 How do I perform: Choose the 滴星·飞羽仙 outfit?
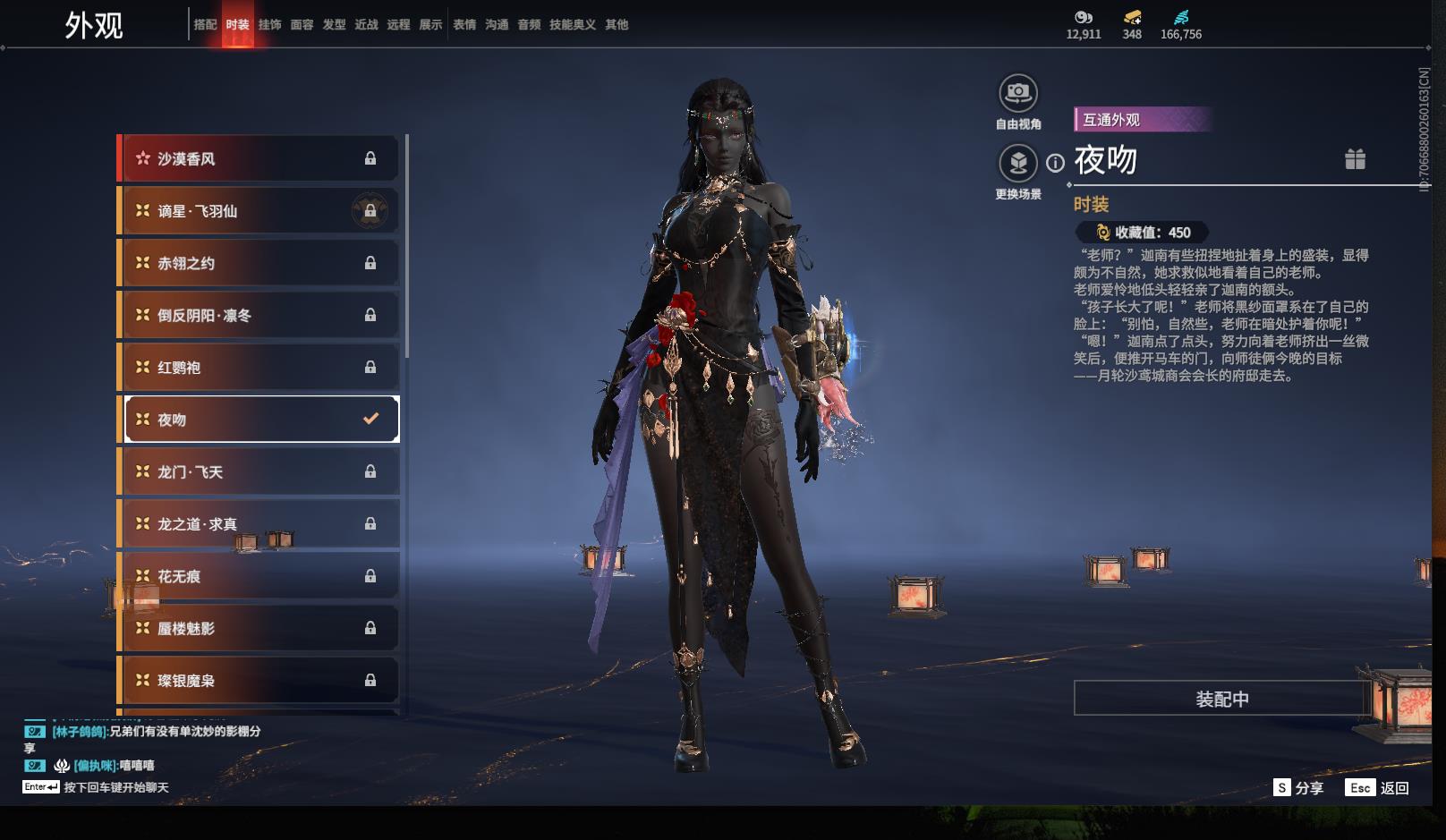coord(259,211)
